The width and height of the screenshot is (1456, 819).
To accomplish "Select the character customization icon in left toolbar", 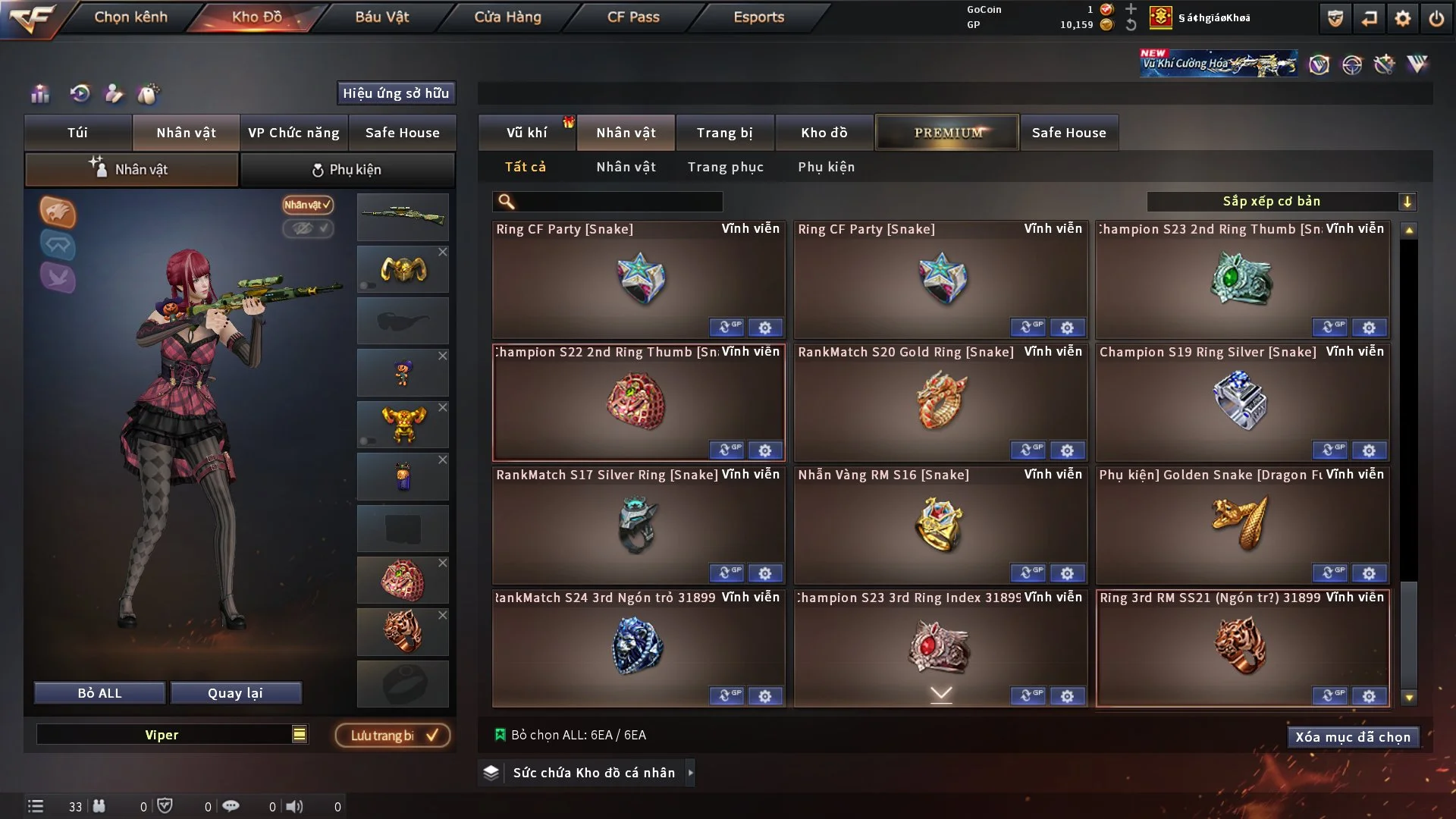I will (114, 93).
